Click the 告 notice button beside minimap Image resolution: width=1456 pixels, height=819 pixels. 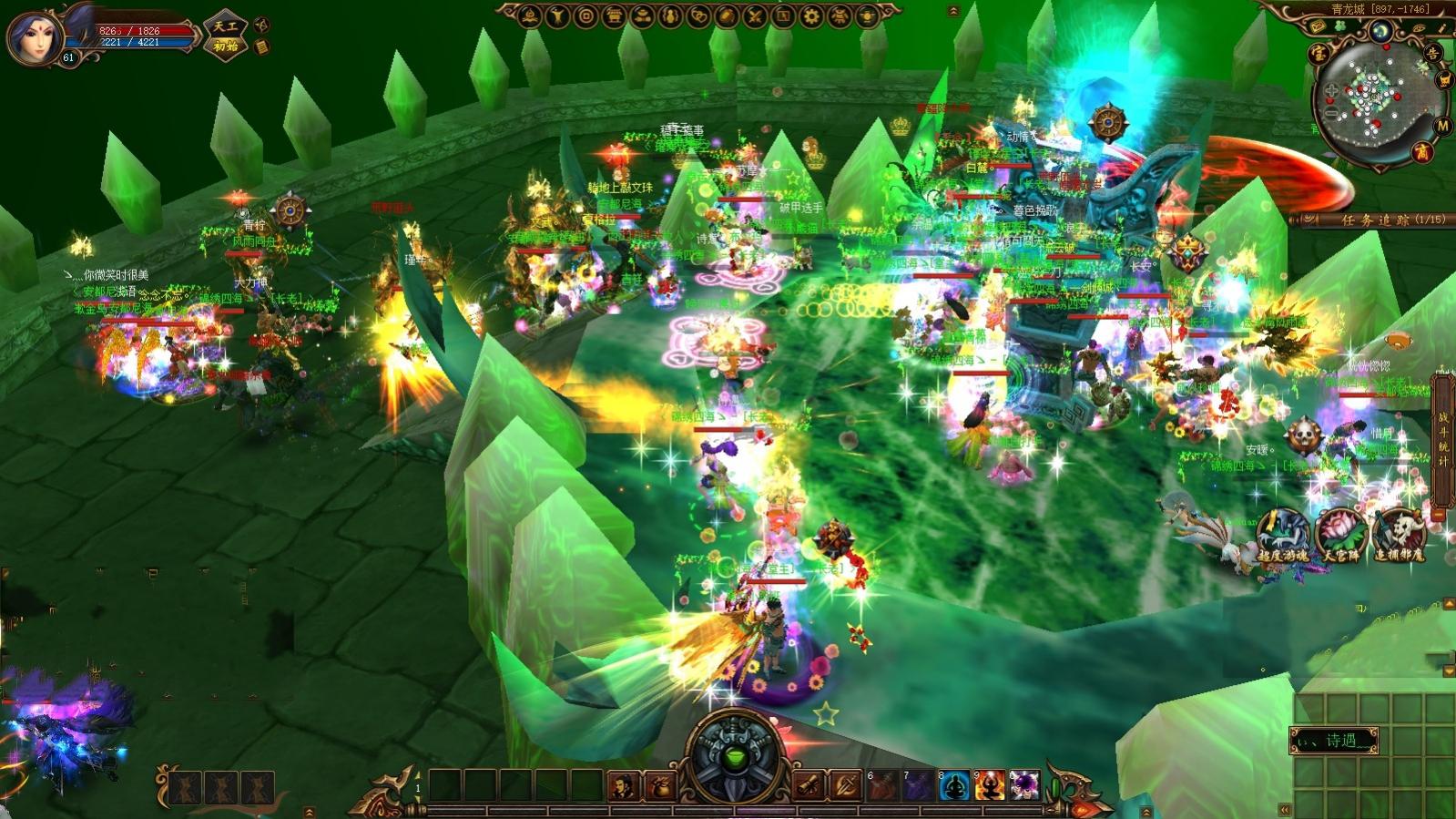click(1432, 54)
